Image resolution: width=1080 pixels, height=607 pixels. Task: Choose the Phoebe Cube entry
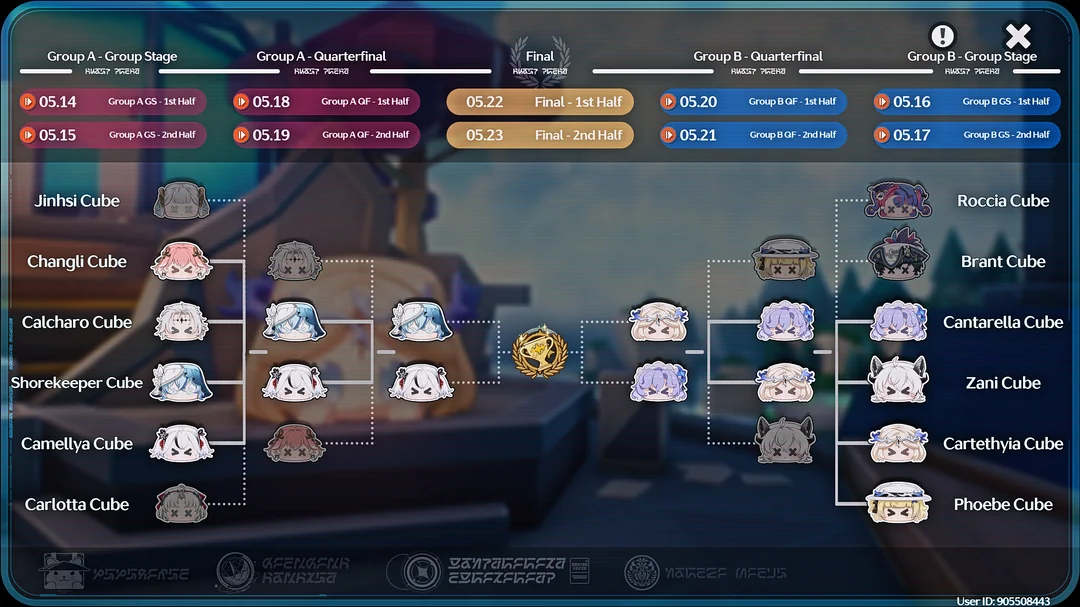point(900,504)
